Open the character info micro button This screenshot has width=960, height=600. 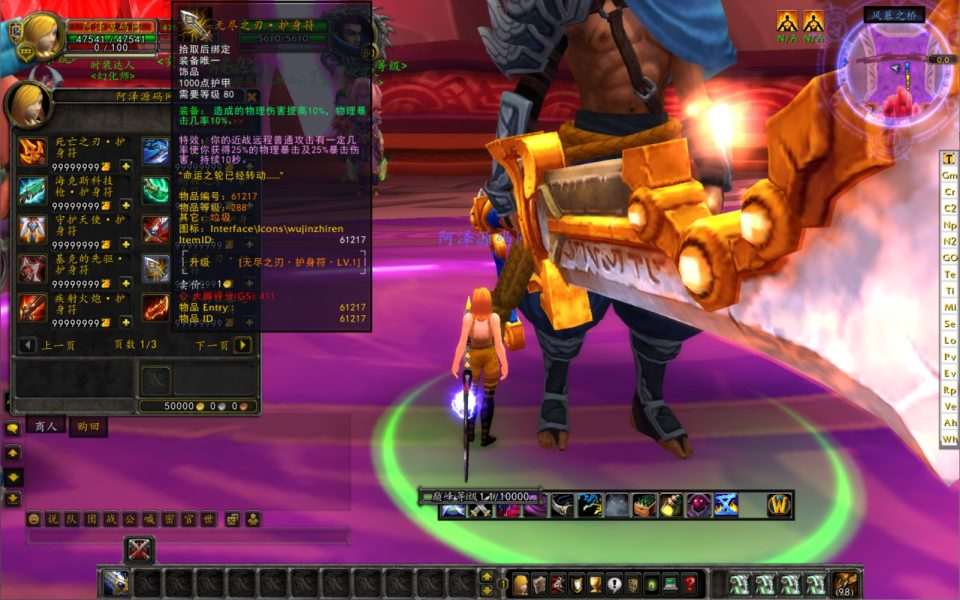520,584
